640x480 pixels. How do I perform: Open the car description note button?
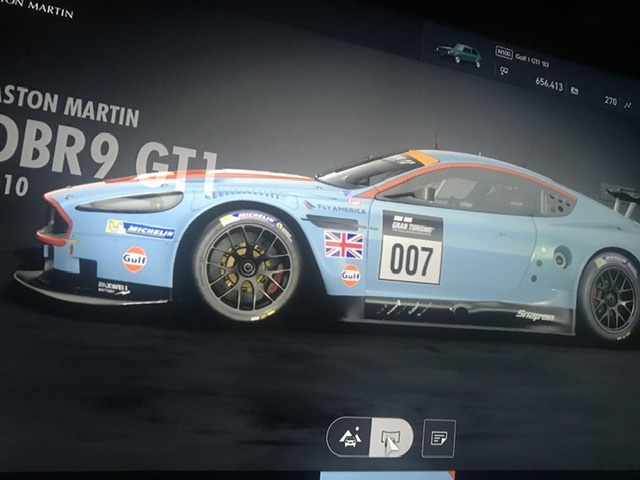438,438
